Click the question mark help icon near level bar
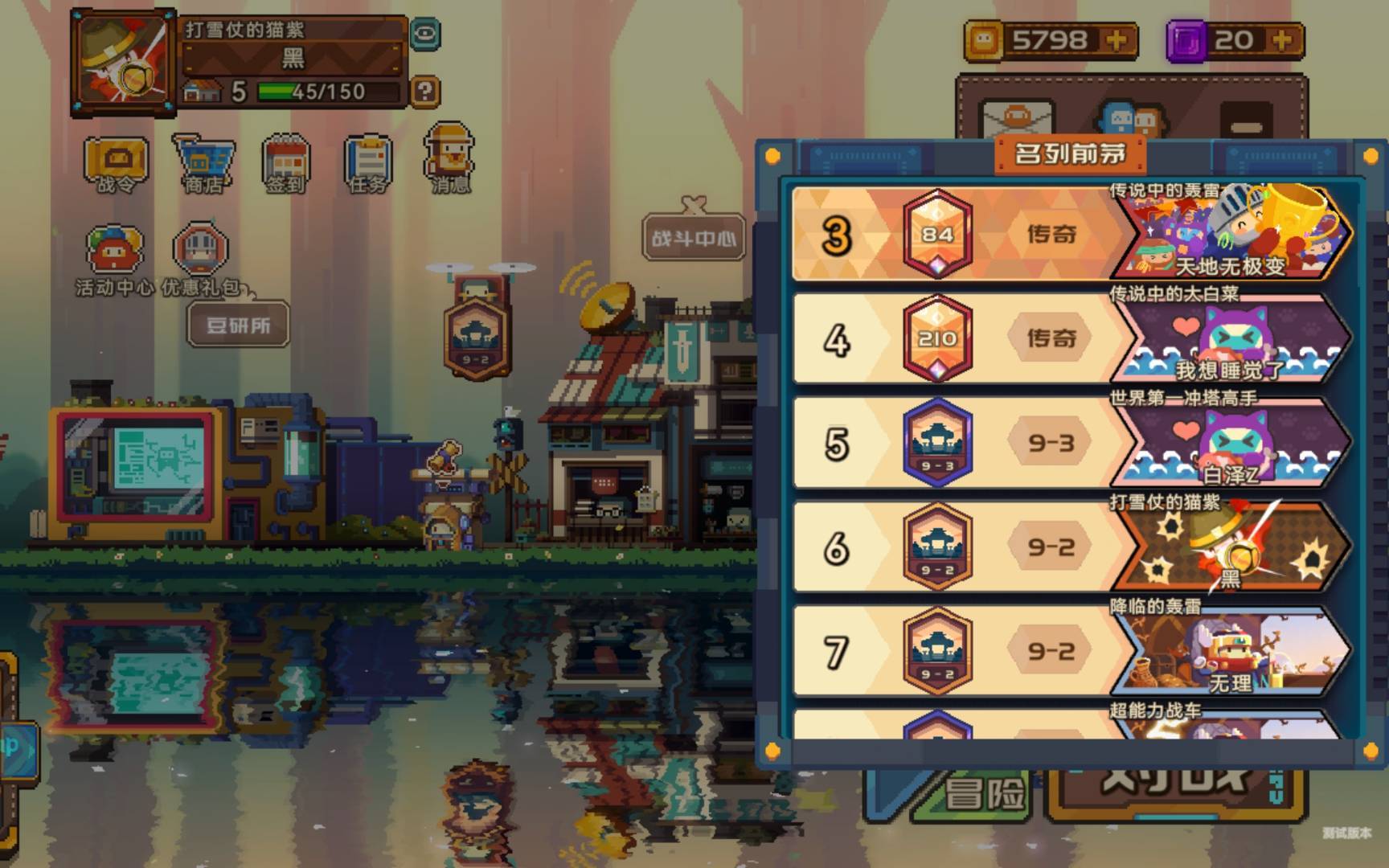 point(424,91)
